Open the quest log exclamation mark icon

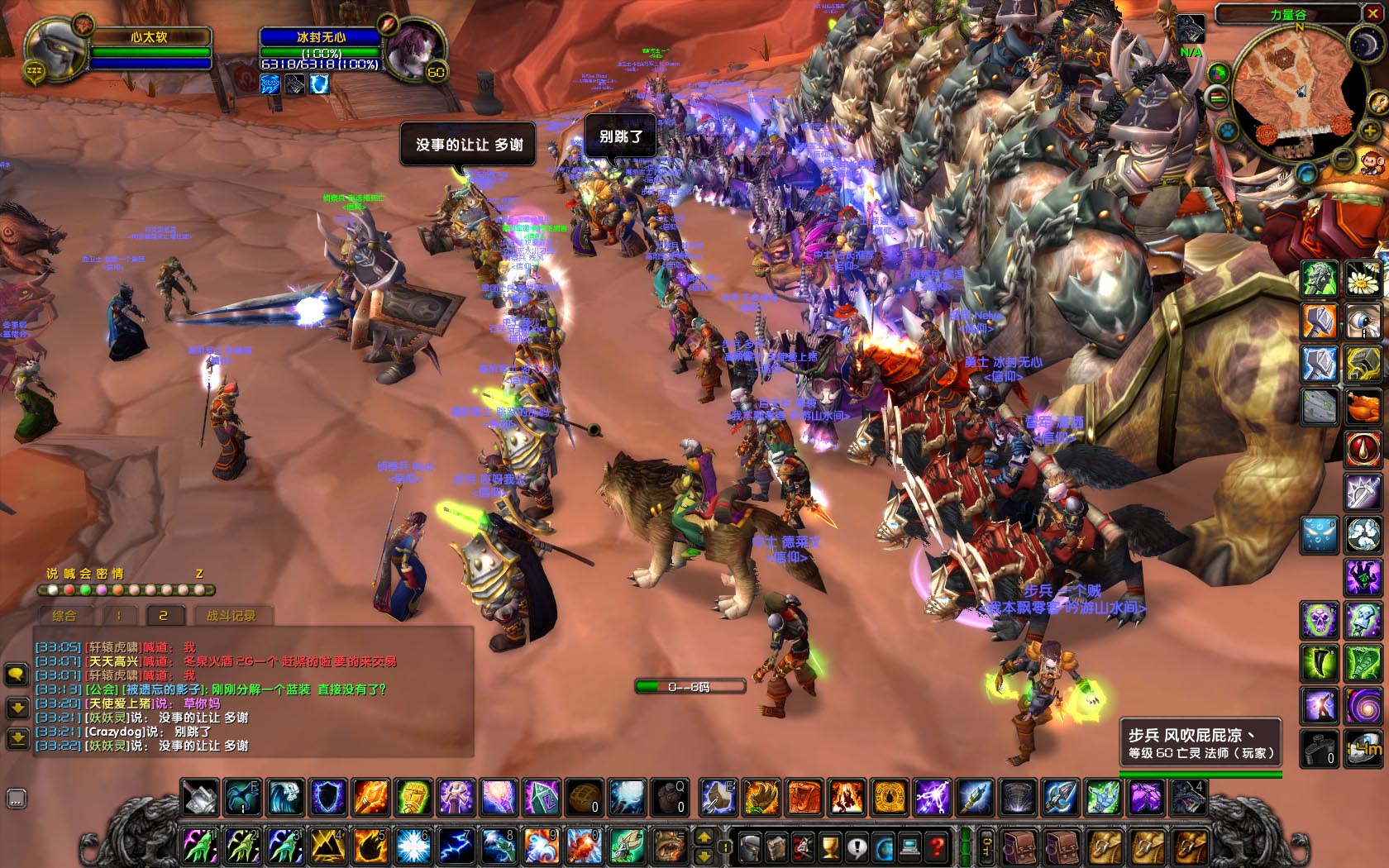click(x=856, y=846)
